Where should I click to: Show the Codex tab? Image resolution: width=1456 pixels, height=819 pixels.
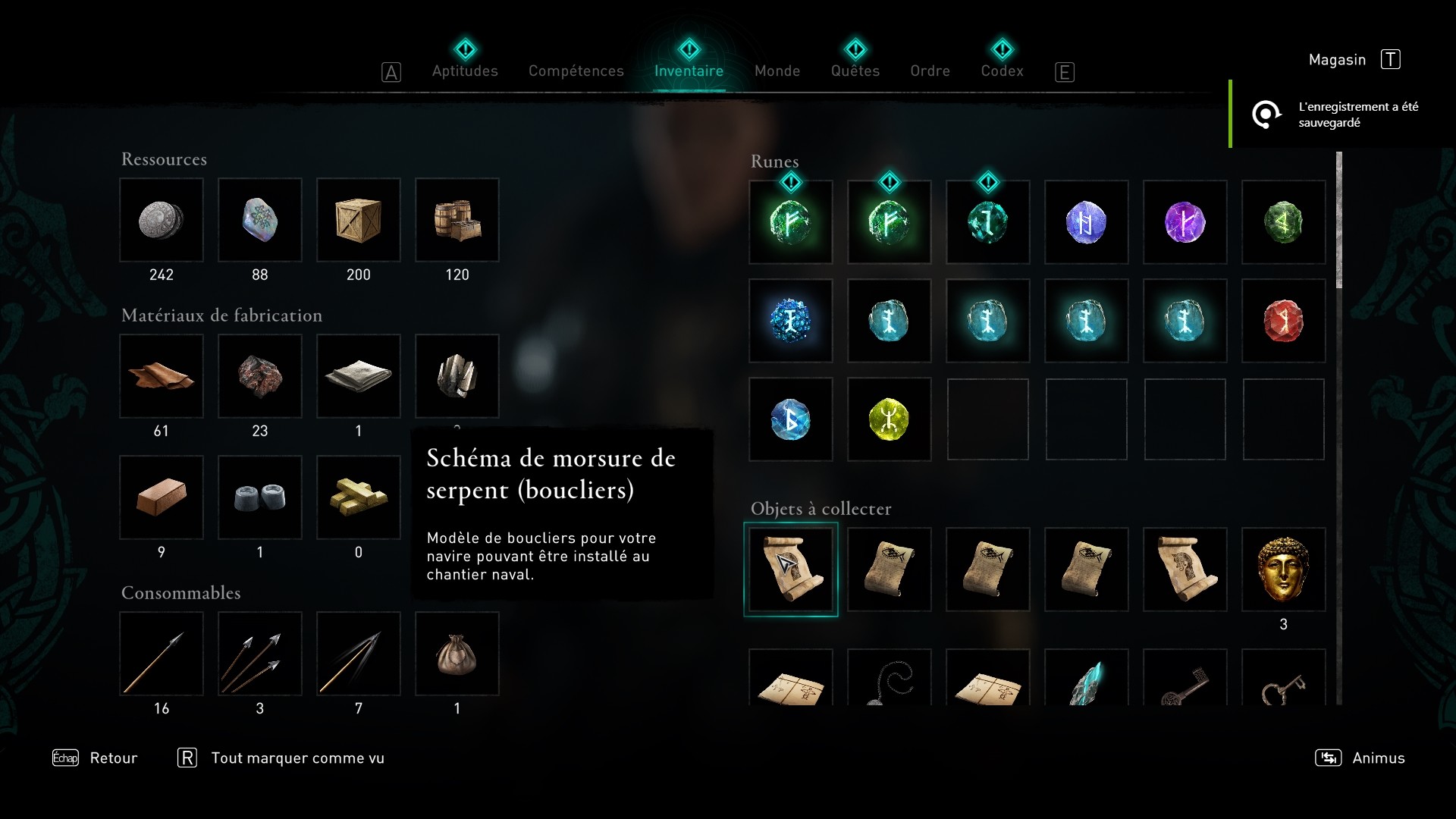pyautogui.click(x=1002, y=71)
